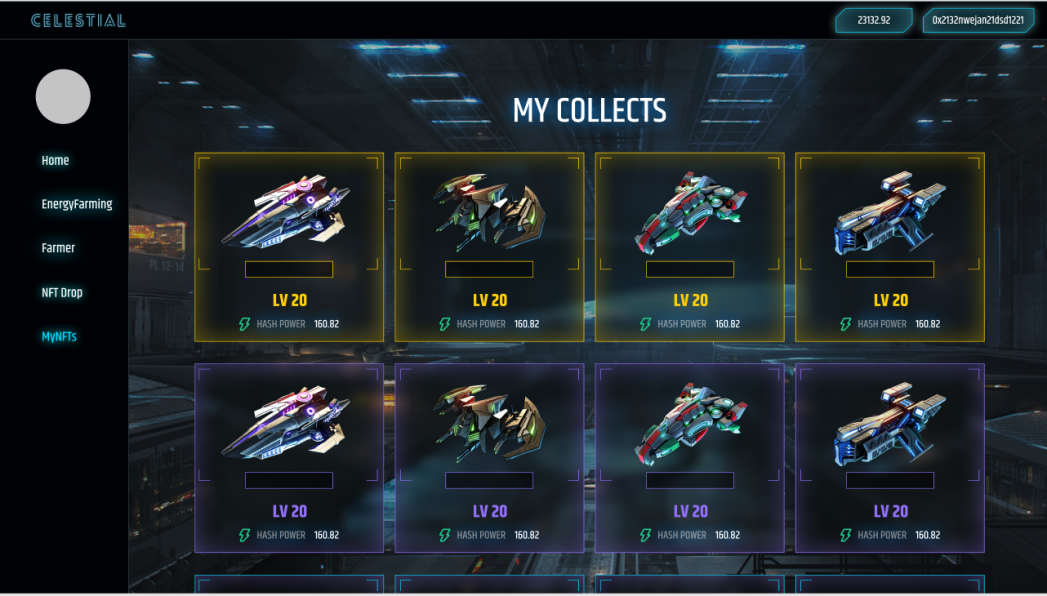Select the purple-framed blue and silver ship card
The height and width of the screenshot is (596, 1047).
point(890,457)
